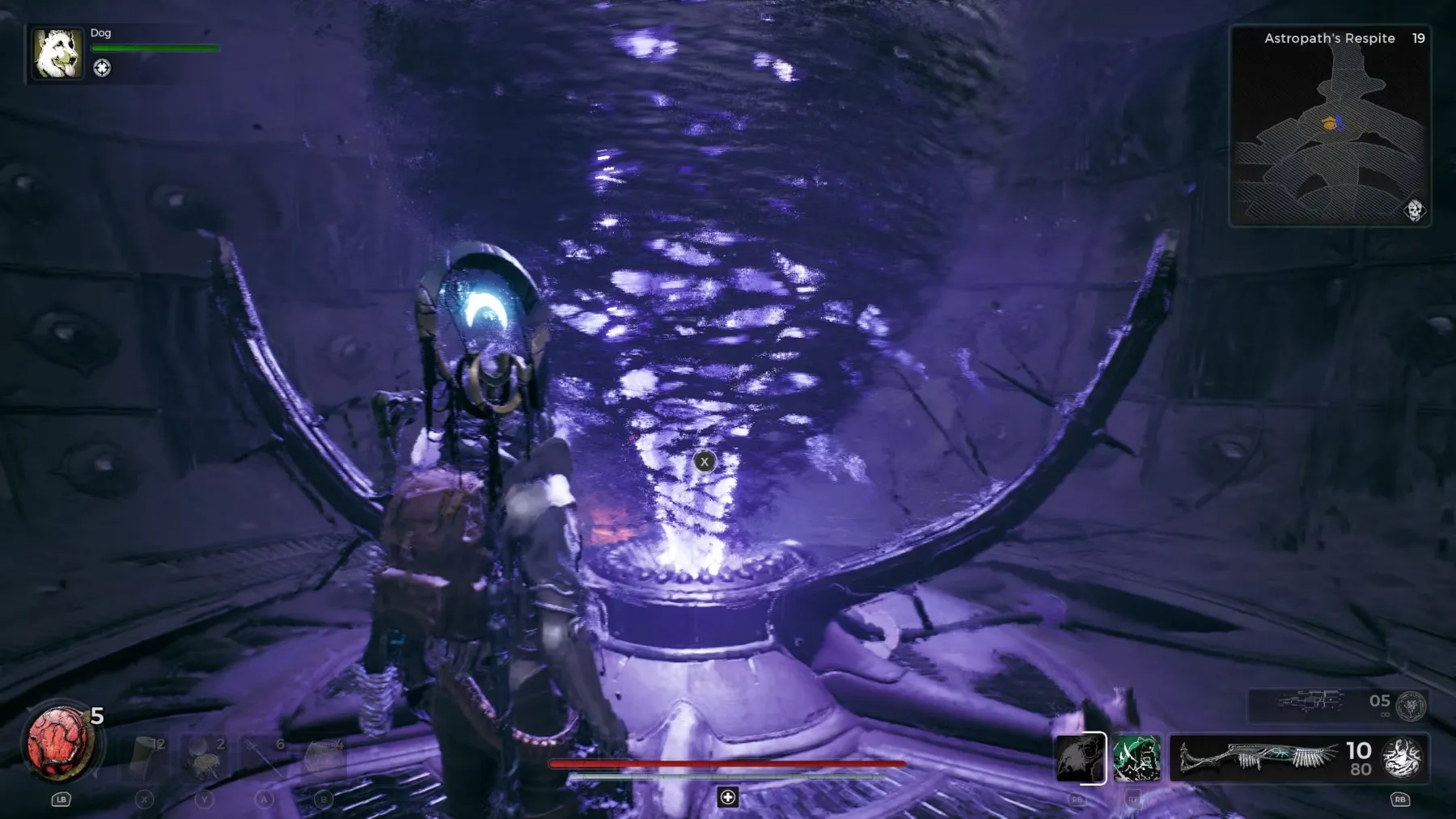Click the skull marker on the minimap

(x=1414, y=210)
